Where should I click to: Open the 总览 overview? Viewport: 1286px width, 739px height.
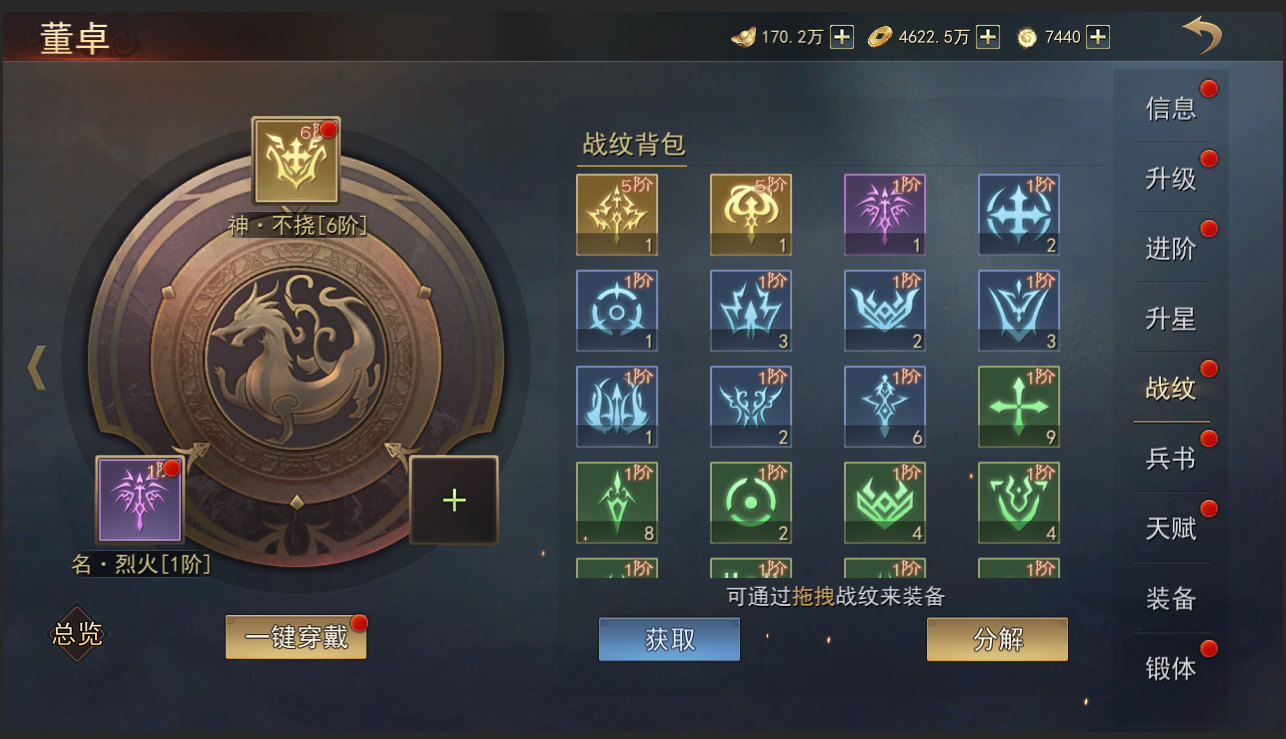pyautogui.click(x=77, y=634)
